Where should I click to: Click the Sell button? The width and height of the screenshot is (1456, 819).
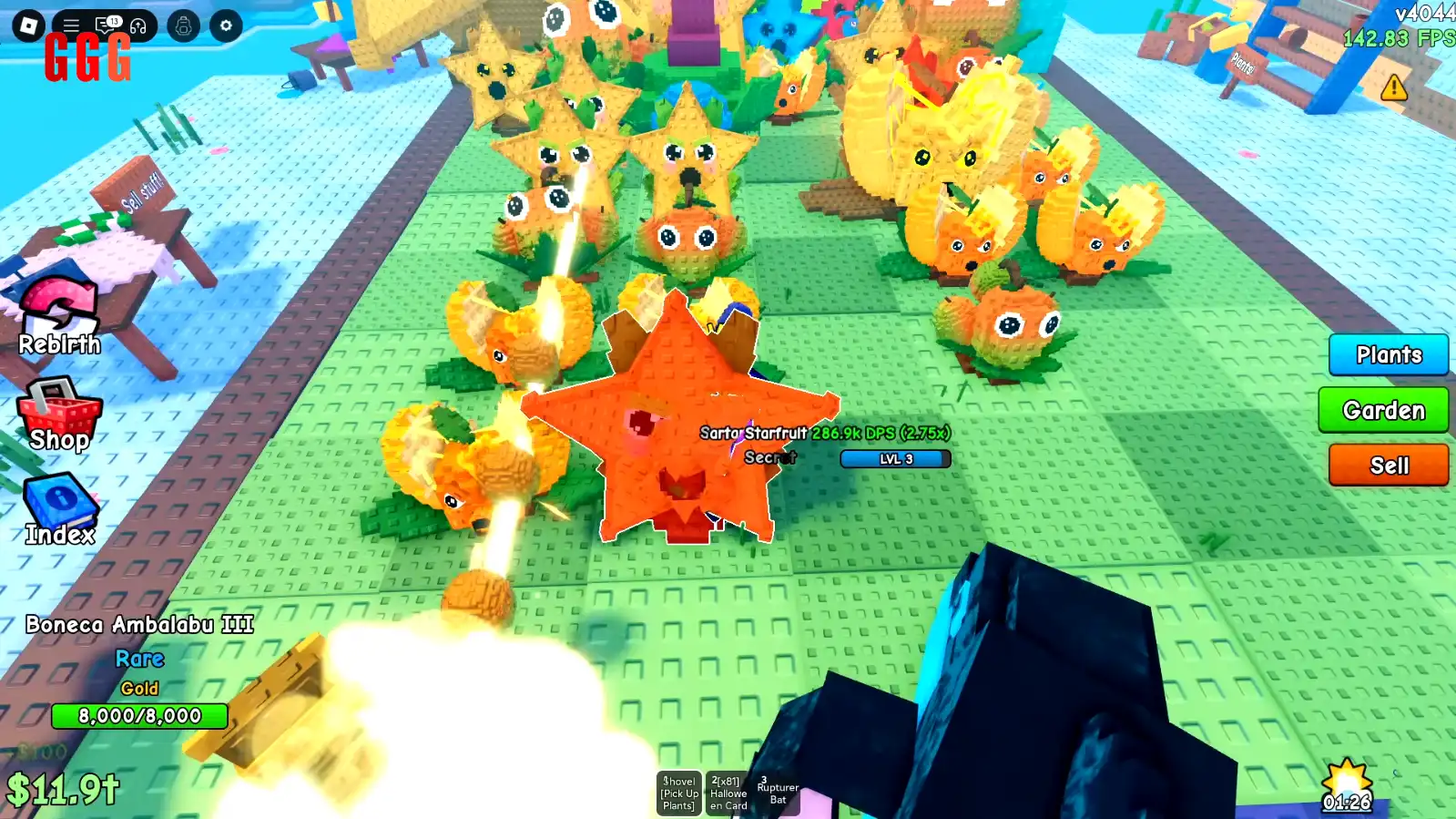pos(1388,466)
